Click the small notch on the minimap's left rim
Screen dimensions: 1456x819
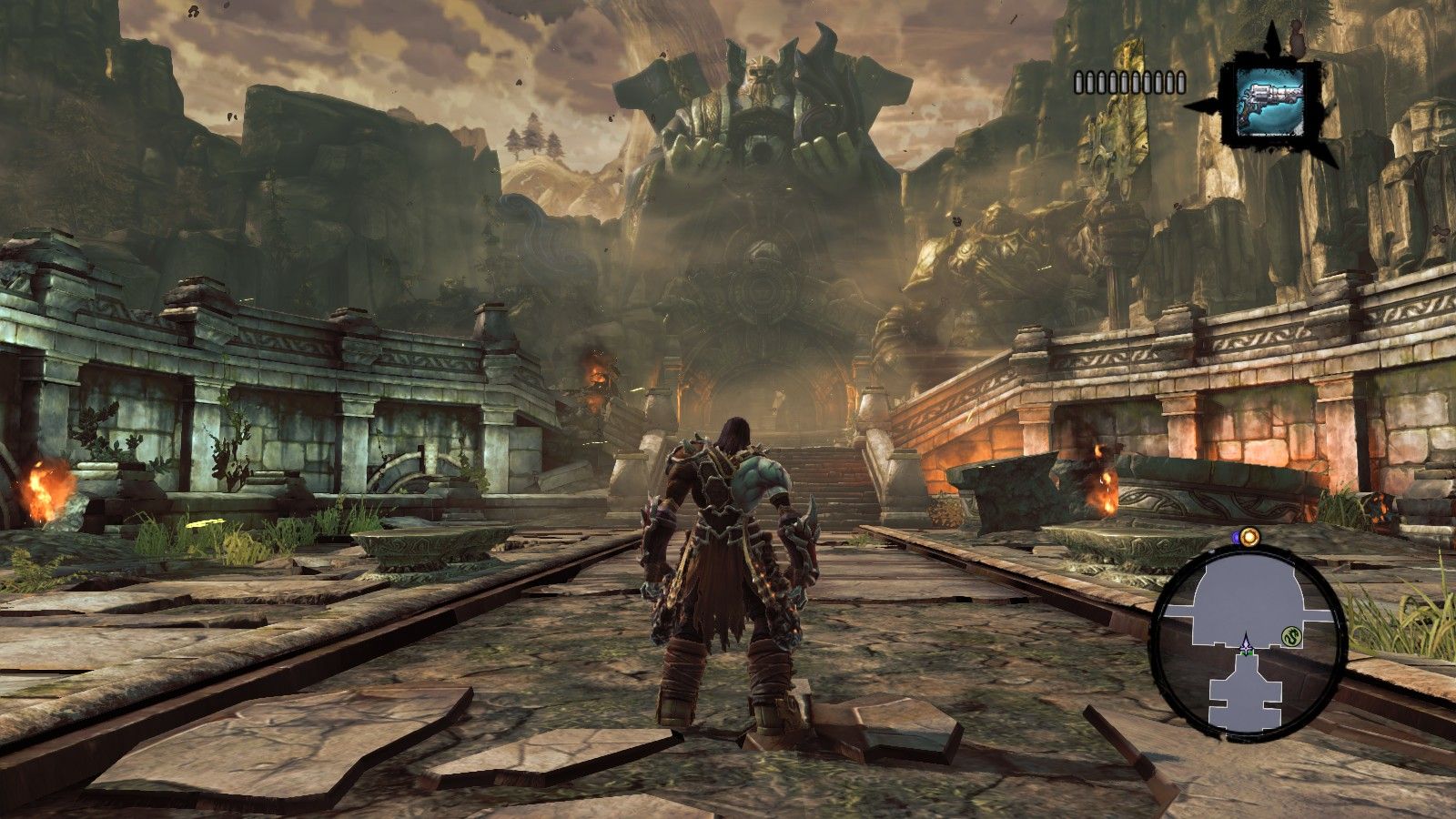click(1211, 551)
